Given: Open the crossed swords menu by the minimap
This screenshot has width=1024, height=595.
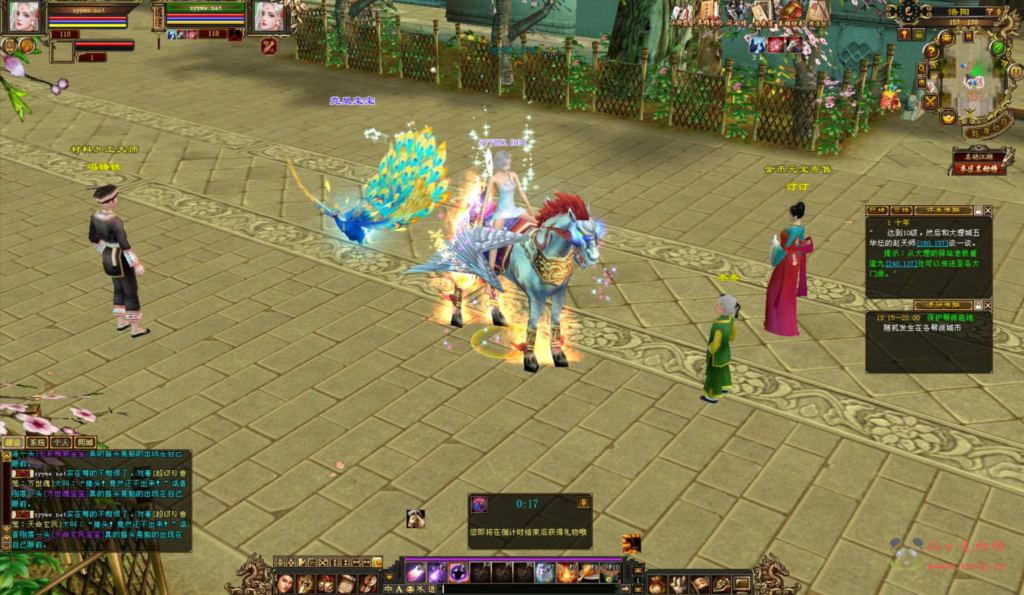Looking at the screenshot, I should 931,101.
